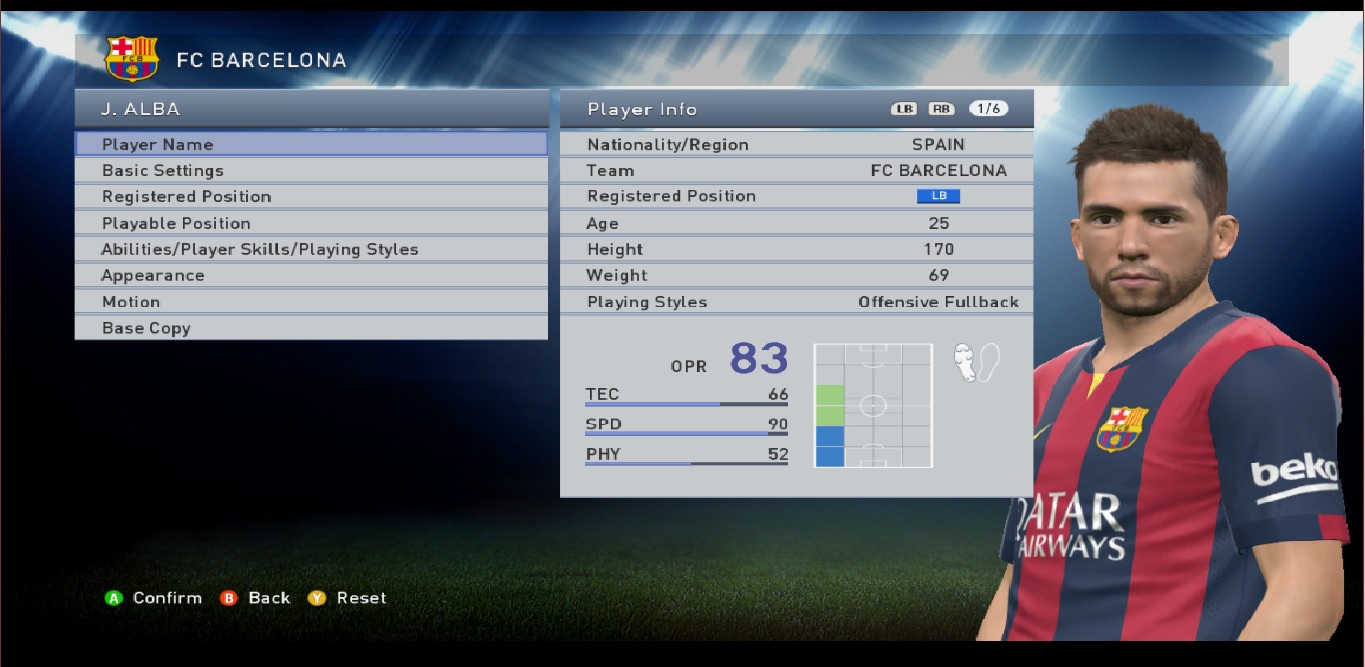Click the Reset prompt label
Image resolution: width=1365 pixels, height=667 pixels.
click(361, 598)
